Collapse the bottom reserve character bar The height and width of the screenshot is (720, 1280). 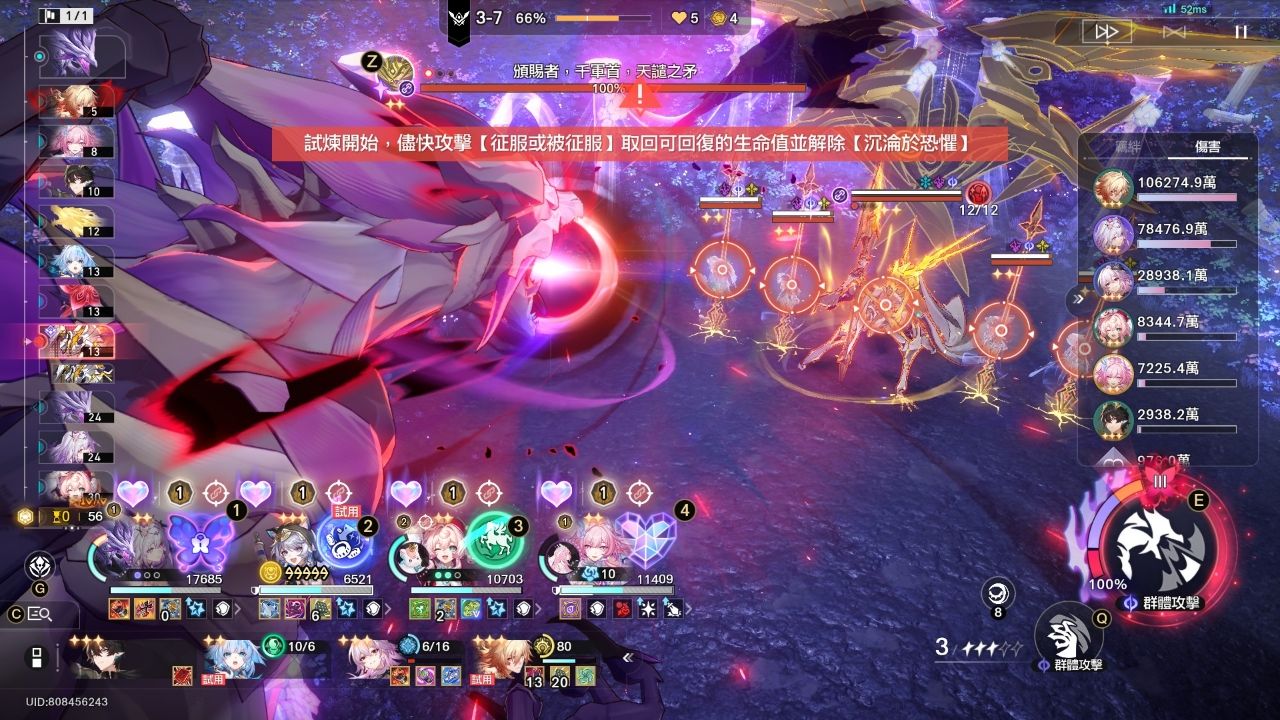[x=628, y=657]
